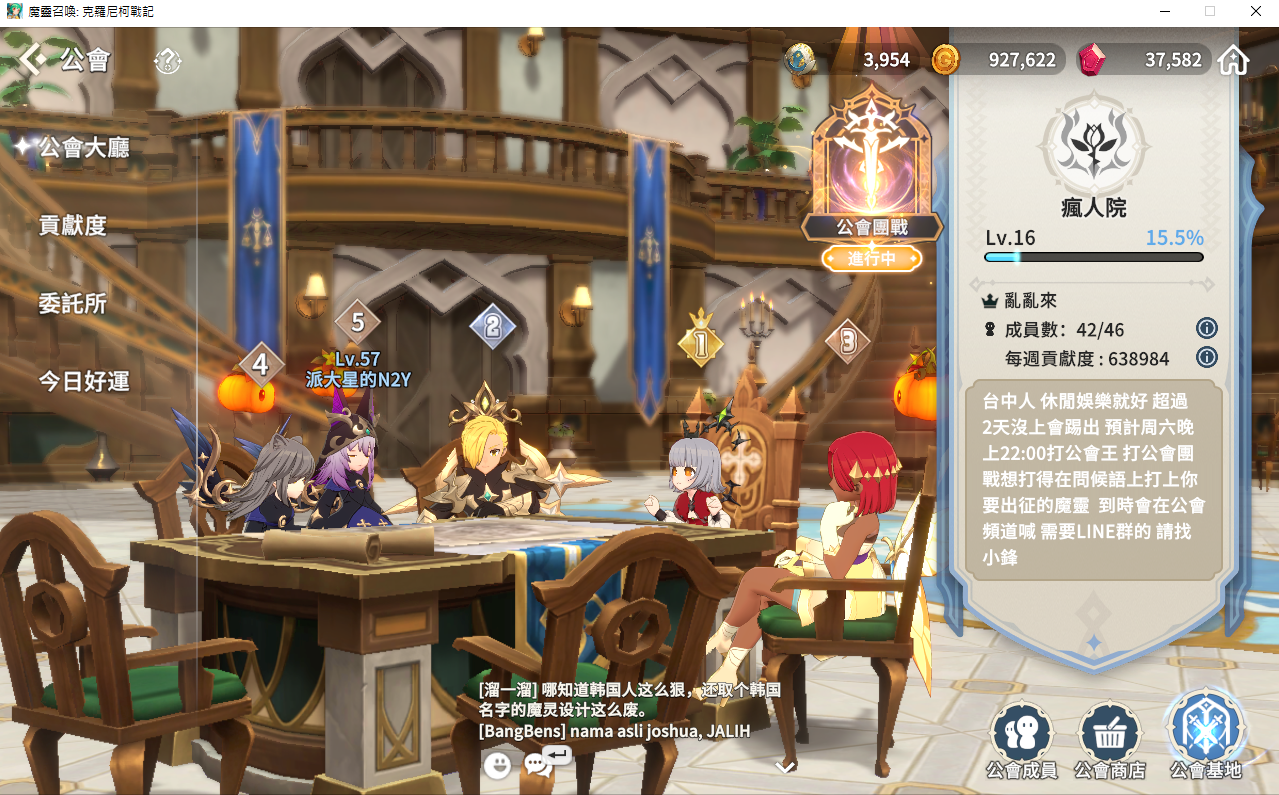
Task: Open the 委託所 menu entry
Action: pyautogui.click(x=72, y=303)
